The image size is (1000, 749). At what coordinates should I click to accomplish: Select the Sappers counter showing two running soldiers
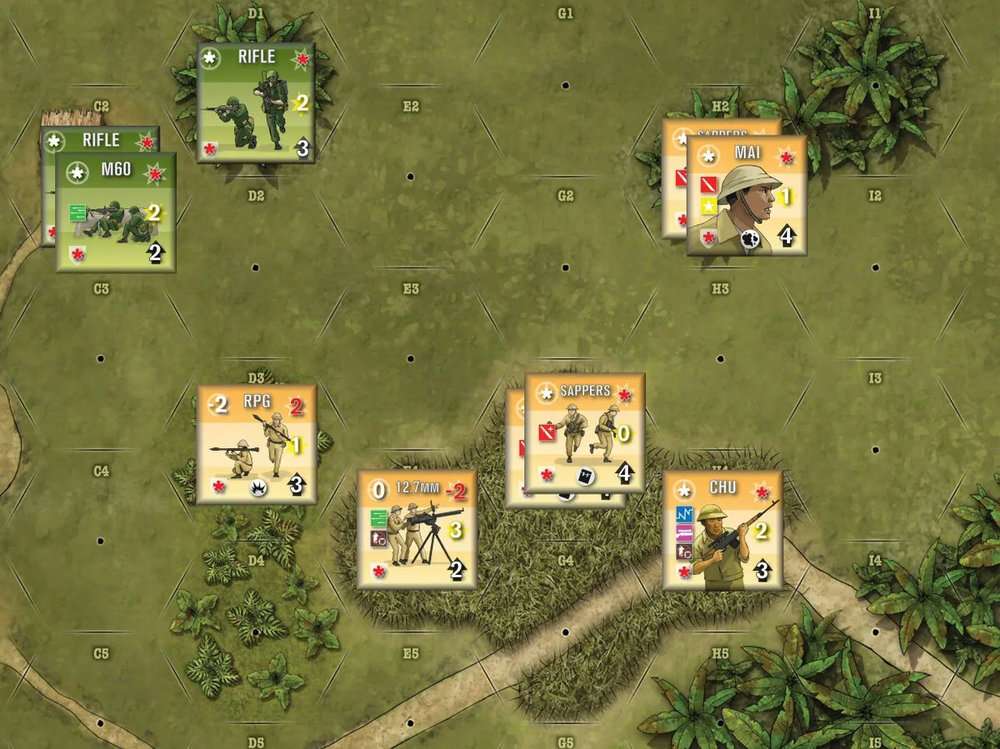tap(585, 433)
